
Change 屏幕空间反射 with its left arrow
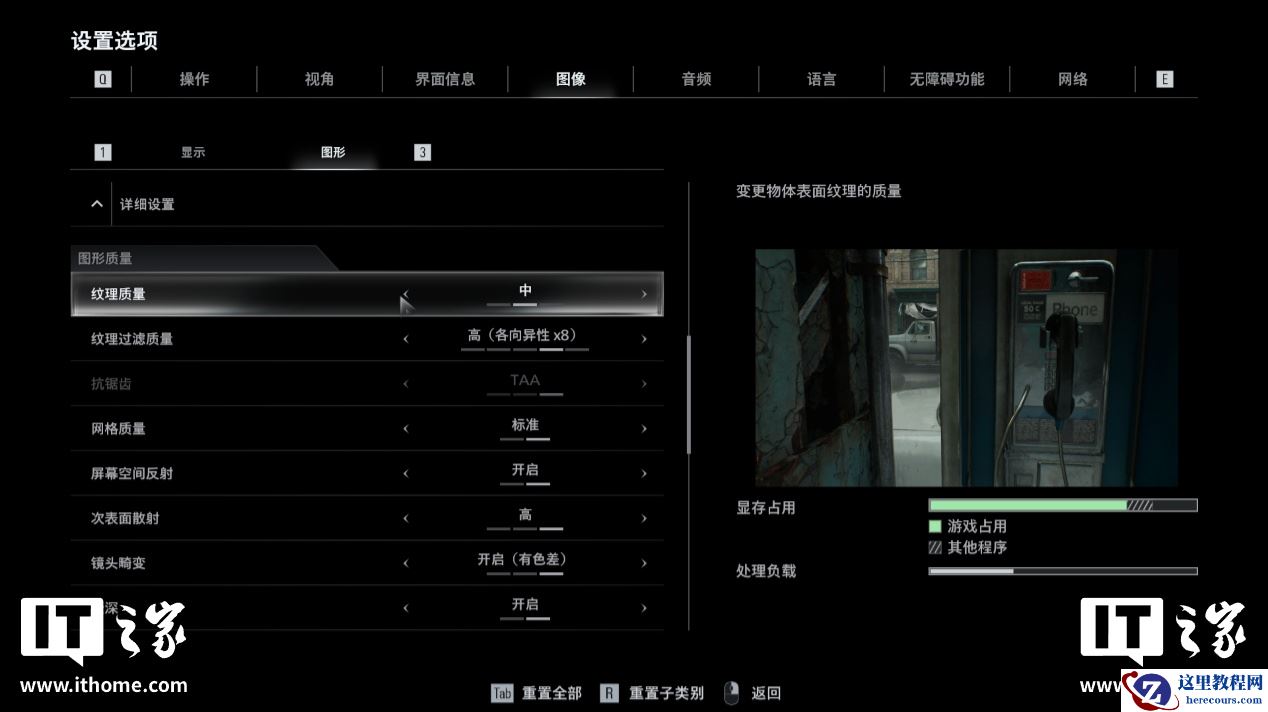click(406, 474)
